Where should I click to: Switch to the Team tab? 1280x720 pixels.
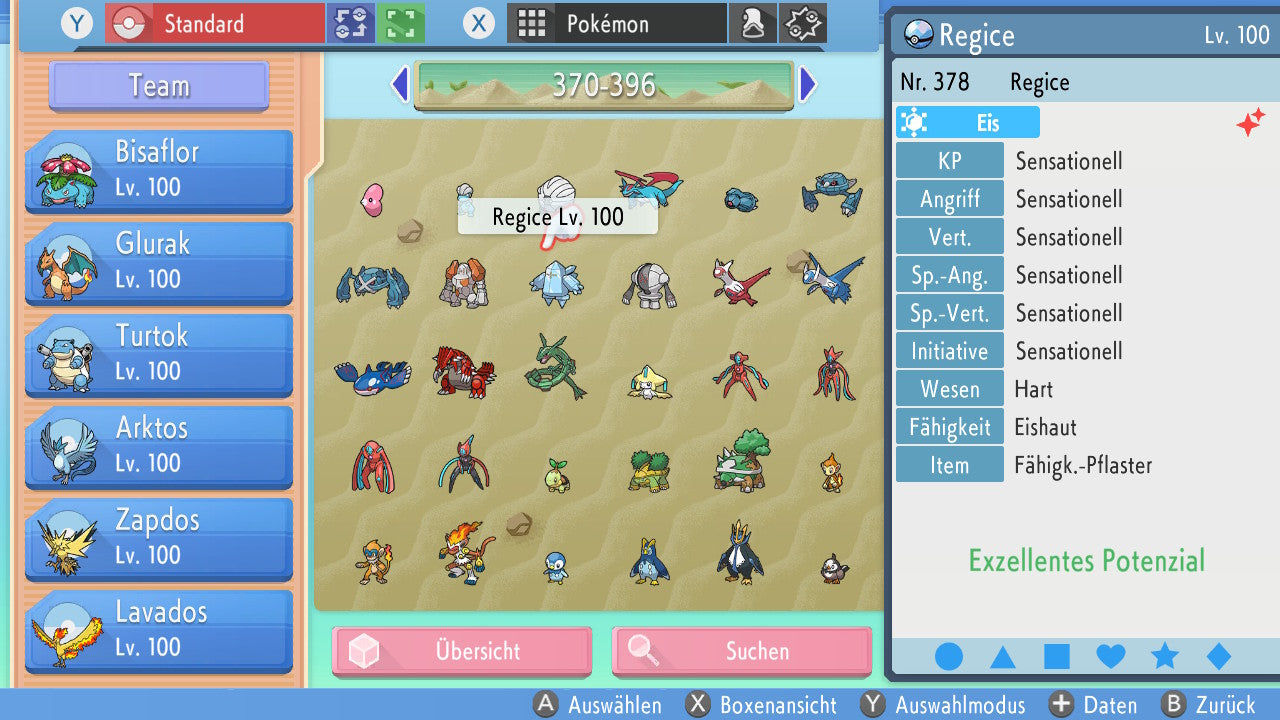click(x=157, y=86)
